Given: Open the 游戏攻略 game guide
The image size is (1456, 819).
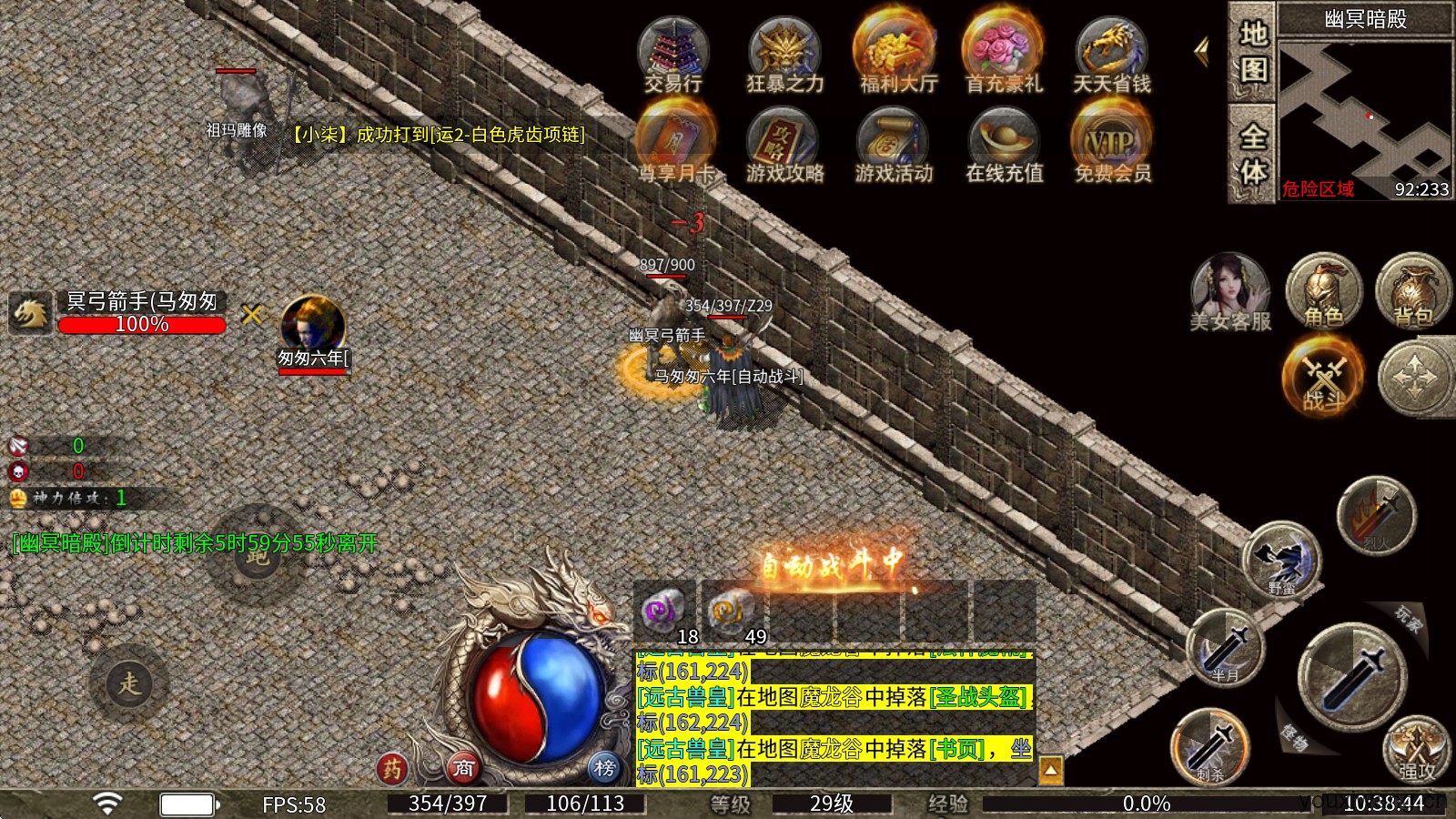Looking at the screenshot, I should 784,144.
